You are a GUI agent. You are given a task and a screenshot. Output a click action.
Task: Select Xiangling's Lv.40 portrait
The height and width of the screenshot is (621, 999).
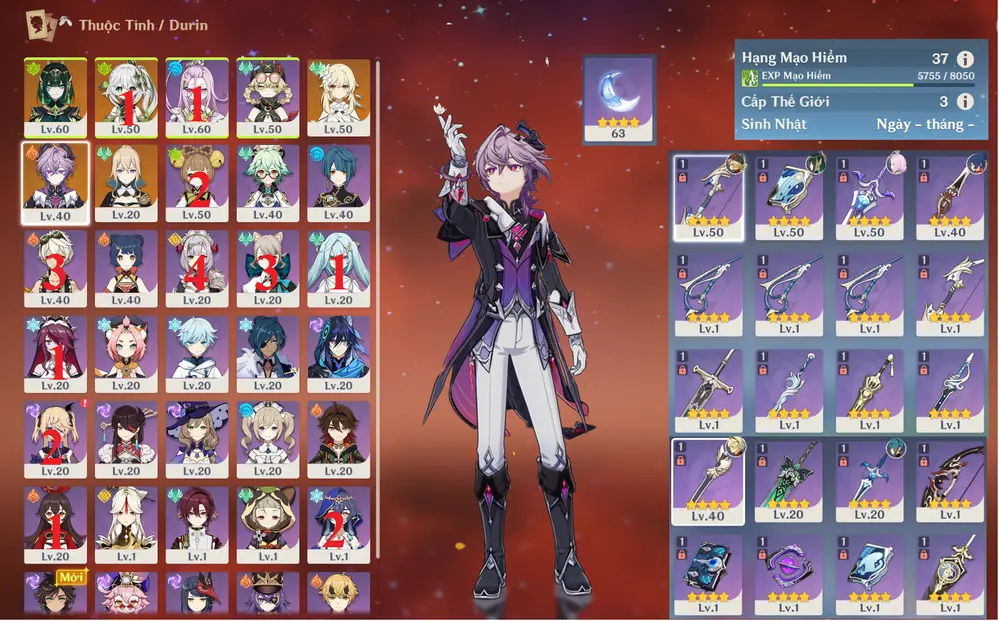point(126,268)
